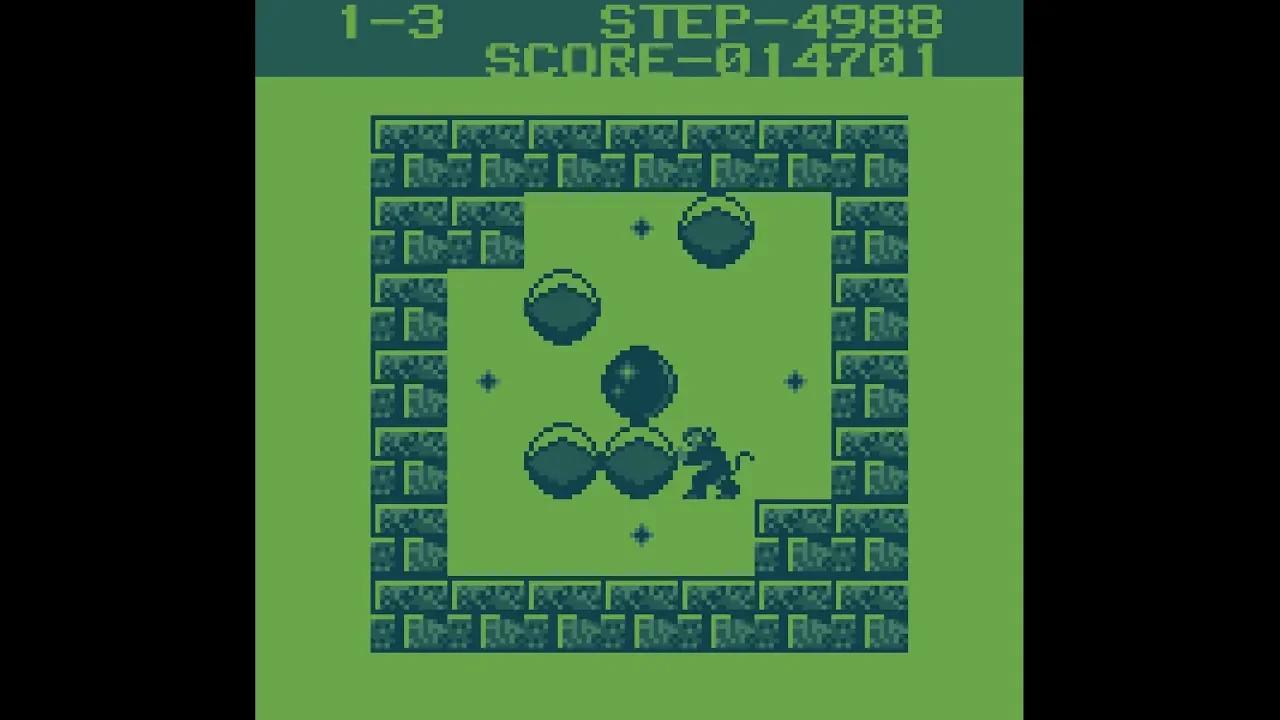Select the boulder at the top right

click(x=716, y=232)
